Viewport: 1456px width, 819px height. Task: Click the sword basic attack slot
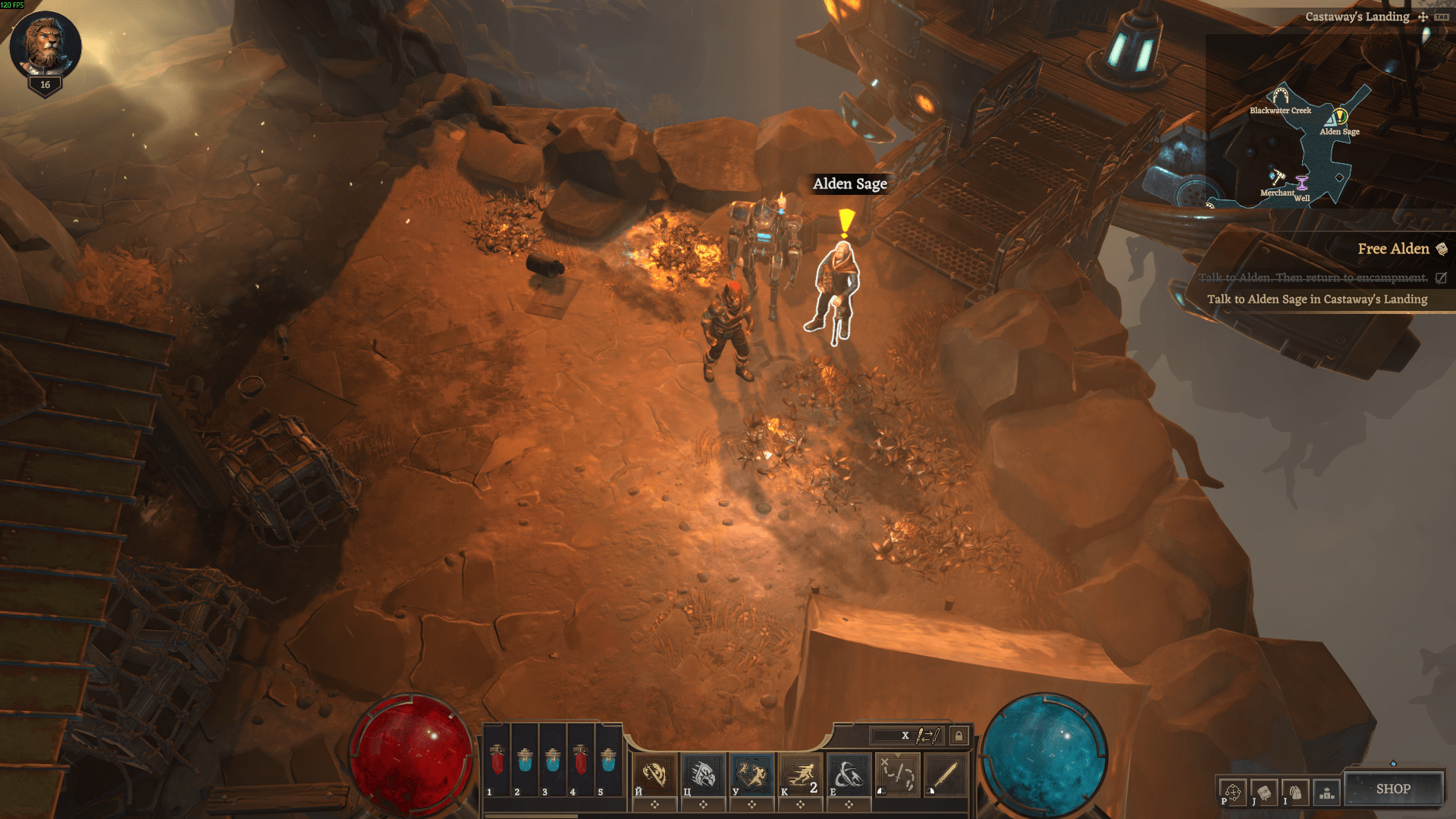[x=945, y=775]
